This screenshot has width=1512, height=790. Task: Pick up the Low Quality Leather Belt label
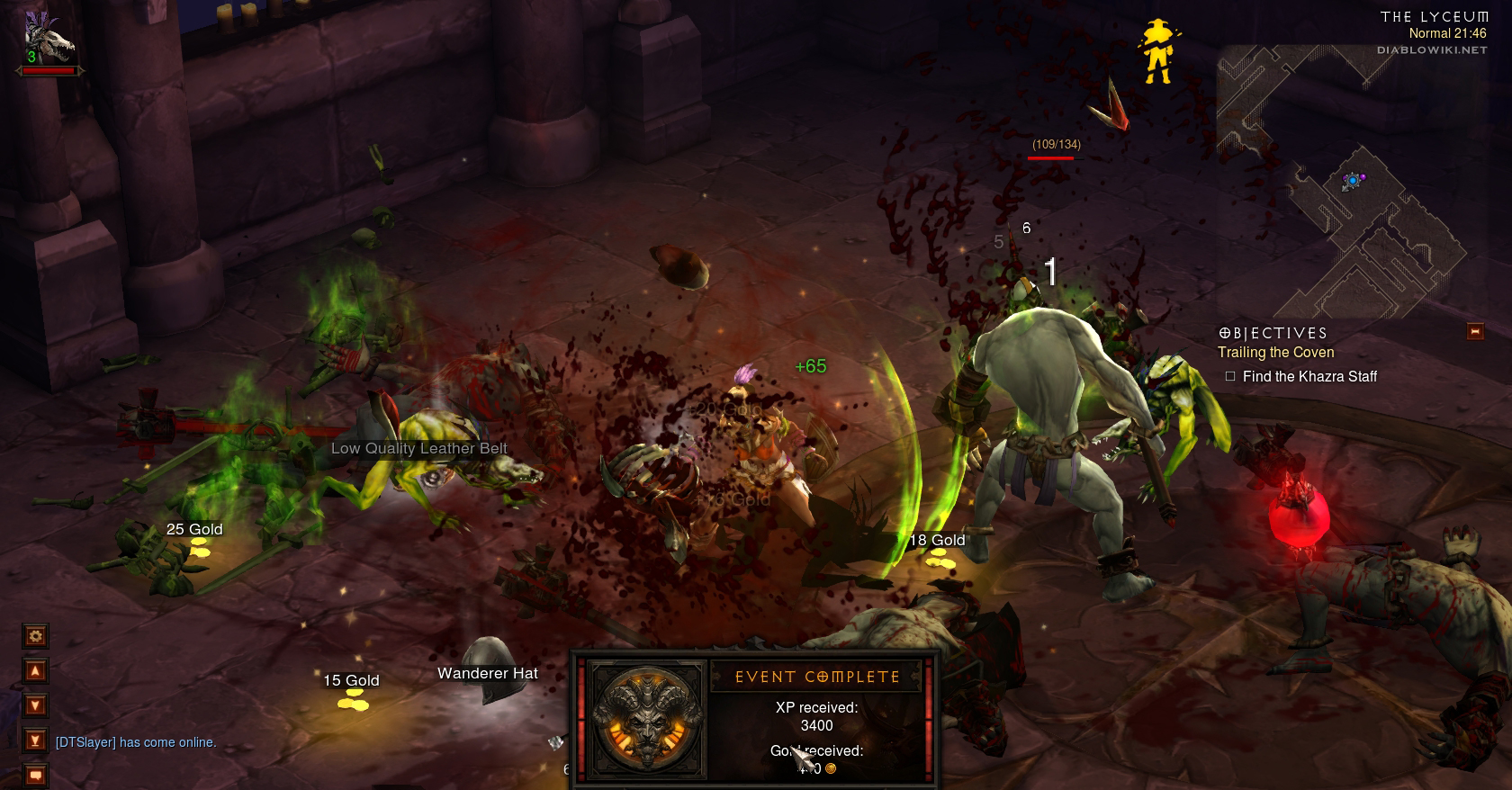click(418, 448)
